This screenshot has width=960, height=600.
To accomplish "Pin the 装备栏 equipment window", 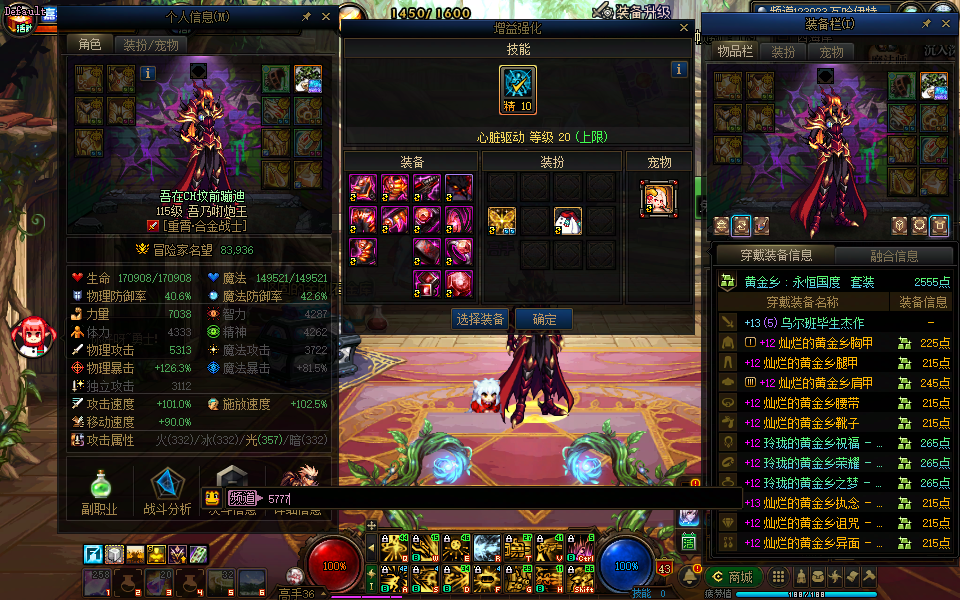I will point(926,23).
